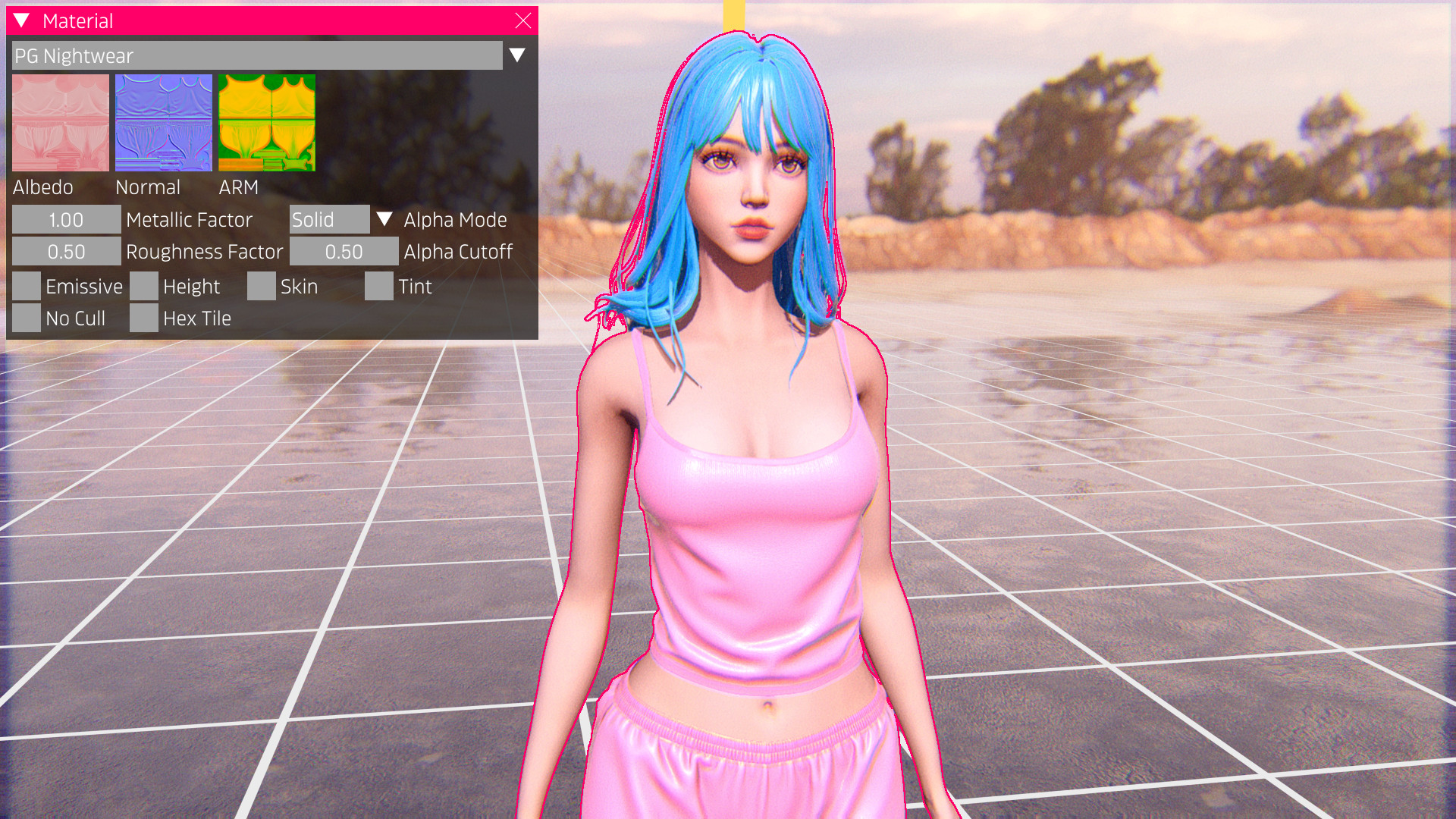Toggle the Height checkbox
This screenshot has width=1456, height=819.
click(144, 287)
